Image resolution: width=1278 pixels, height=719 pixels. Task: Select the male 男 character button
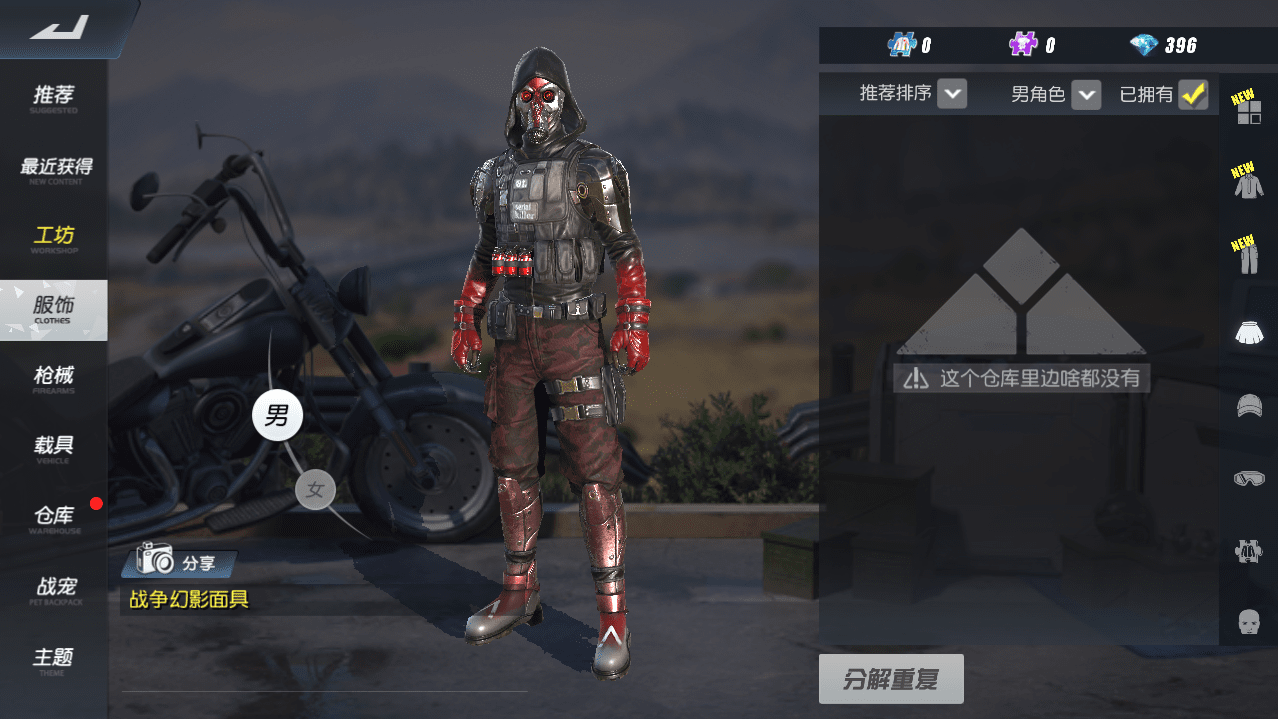pos(277,415)
